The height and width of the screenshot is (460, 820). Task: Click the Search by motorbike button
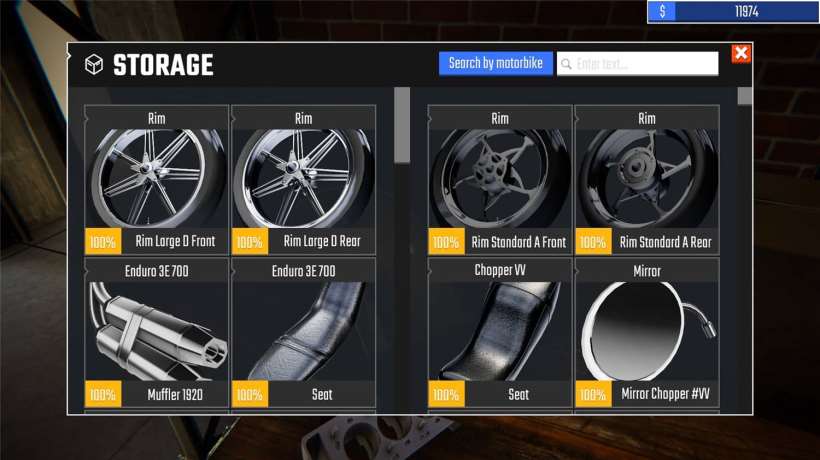pos(495,64)
